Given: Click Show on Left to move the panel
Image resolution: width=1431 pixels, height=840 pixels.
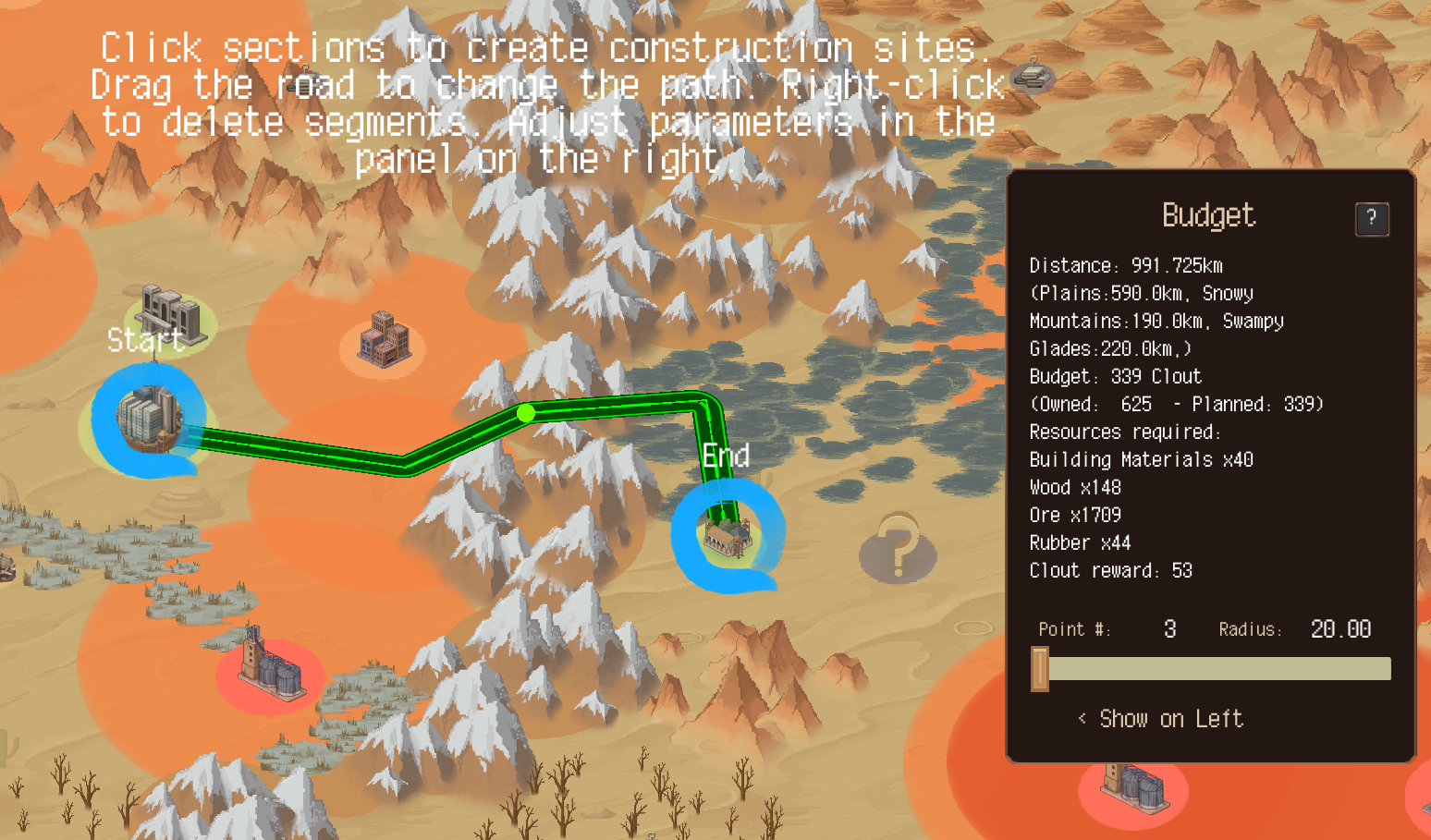Looking at the screenshot, I should pyautogui.click(x=1160, y=719).
